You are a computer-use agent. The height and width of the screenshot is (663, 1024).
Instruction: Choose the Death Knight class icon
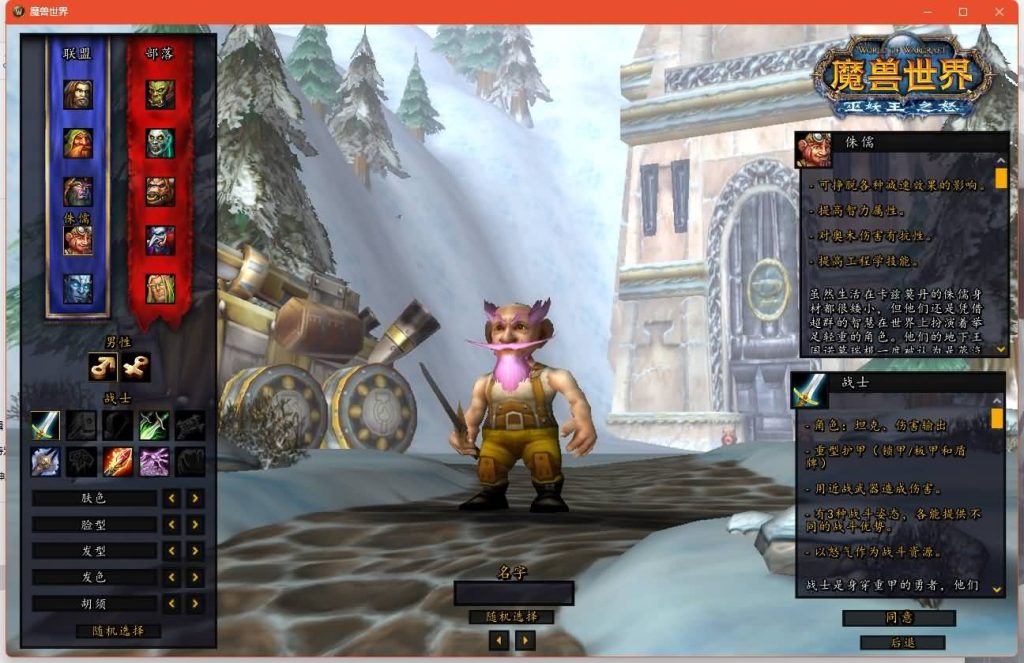[46, 461]
